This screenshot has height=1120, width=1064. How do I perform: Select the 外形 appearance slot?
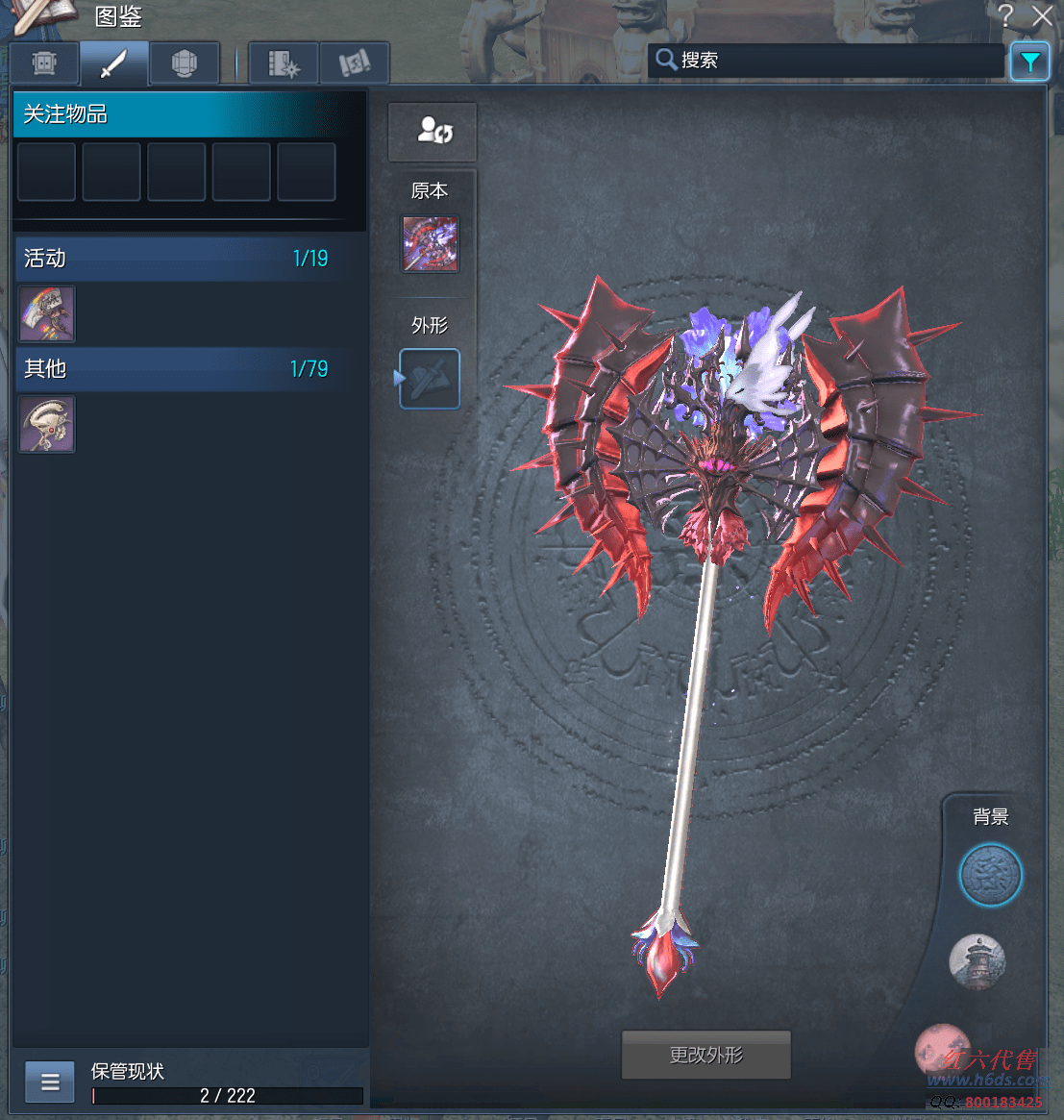[x=431, y=379]
